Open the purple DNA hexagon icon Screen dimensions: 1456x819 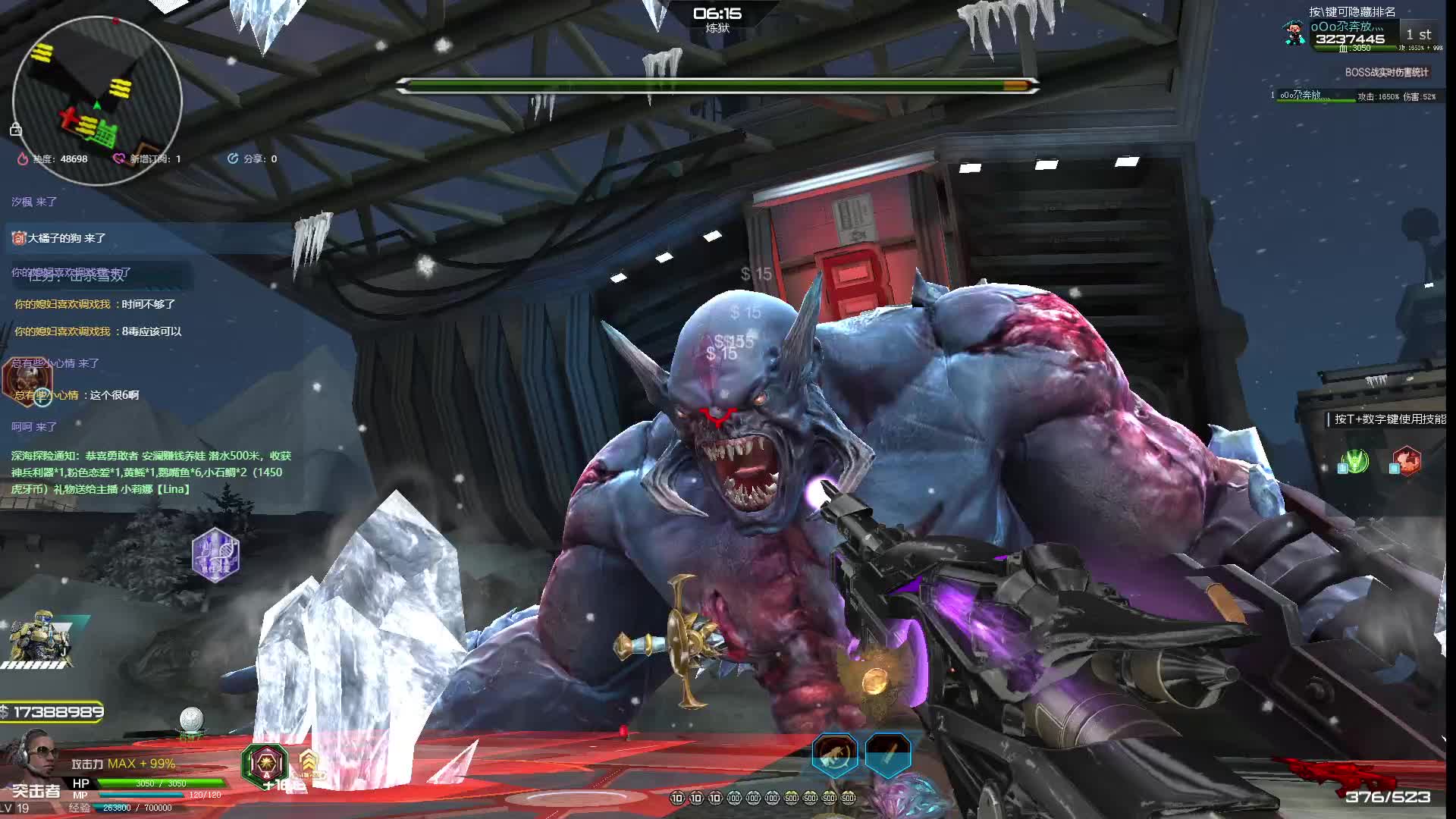215,555
